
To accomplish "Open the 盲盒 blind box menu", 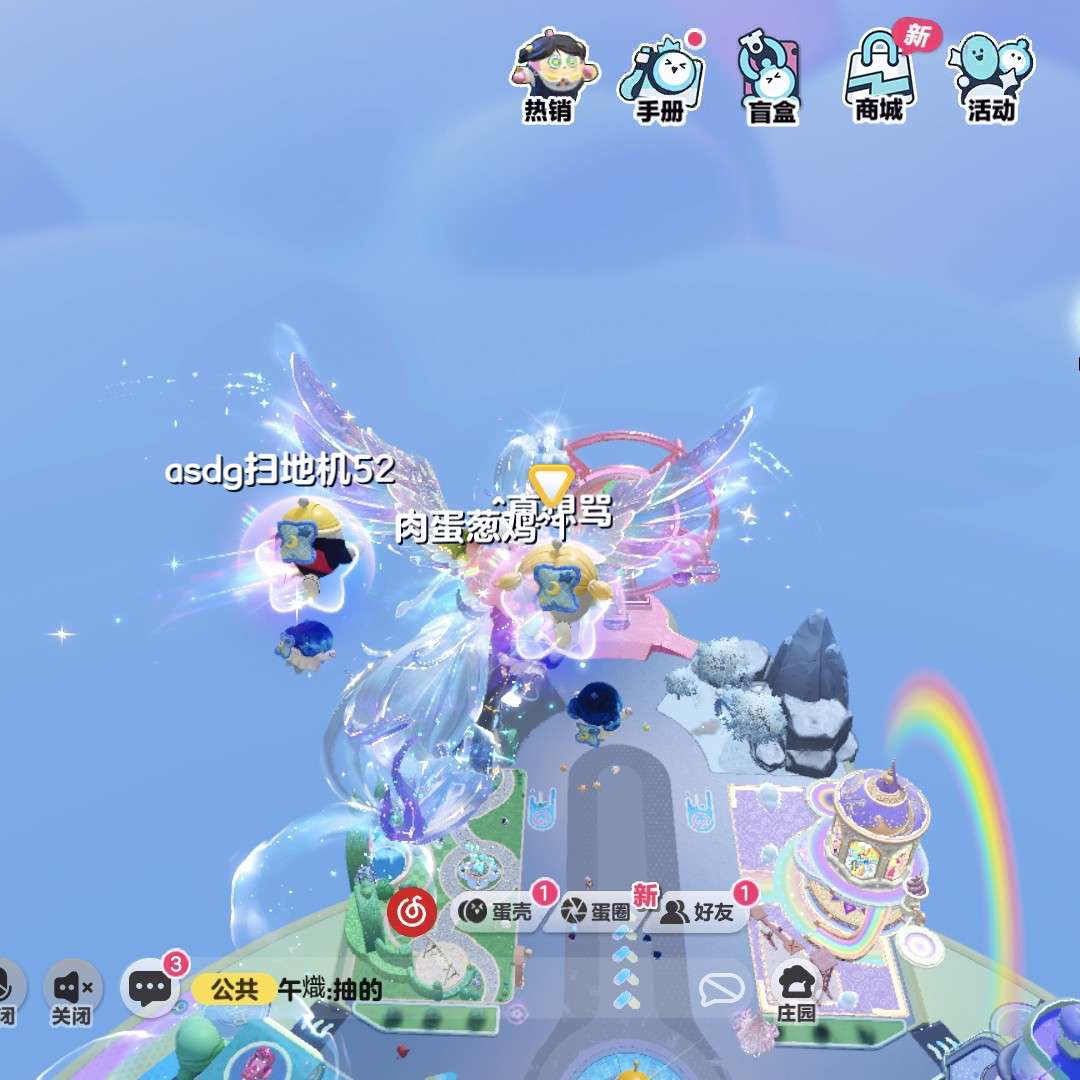I will [771, 77].
